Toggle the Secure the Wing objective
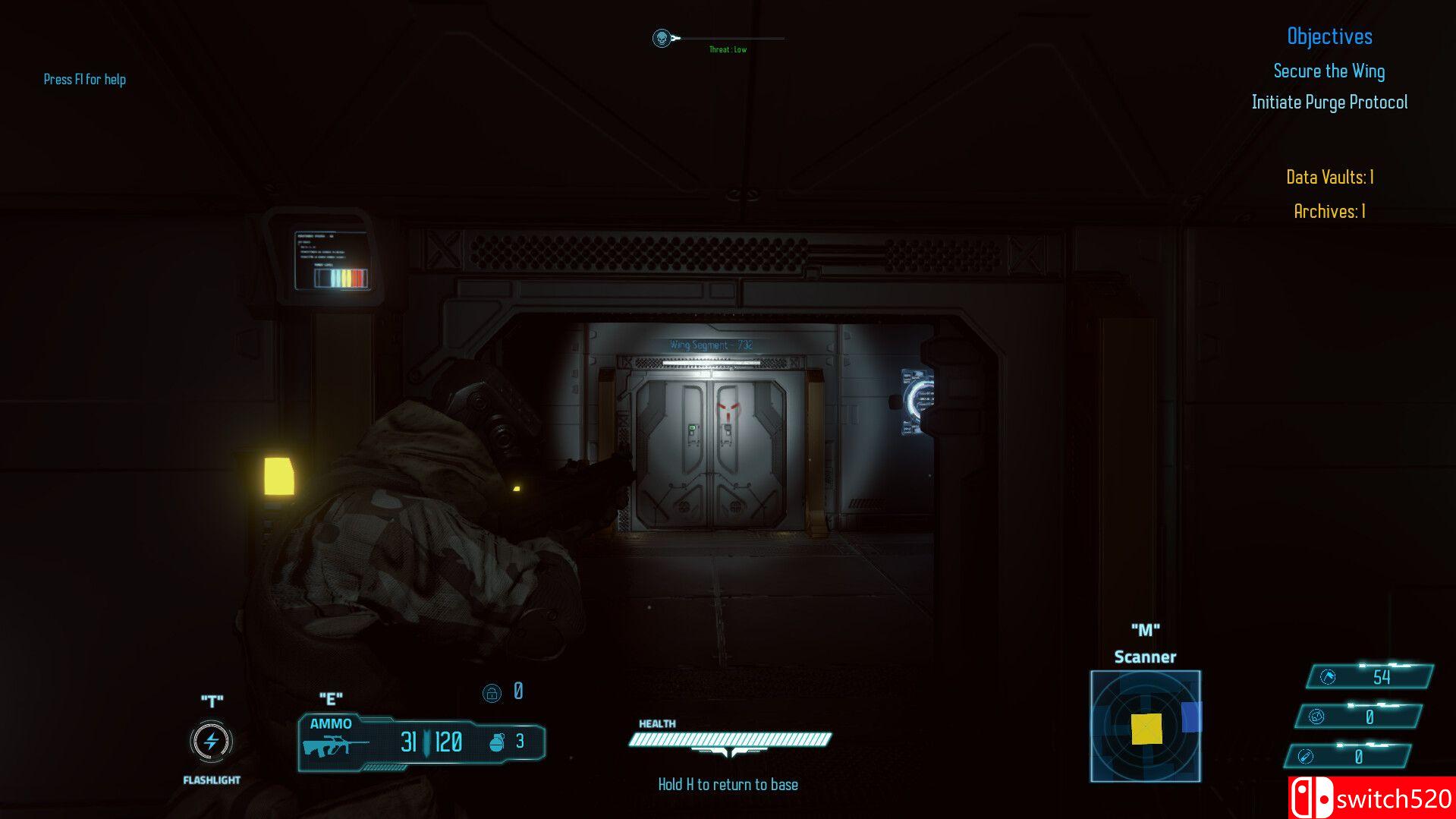1456x819 pixels. pyautogui.click(x=1329, y=71)
